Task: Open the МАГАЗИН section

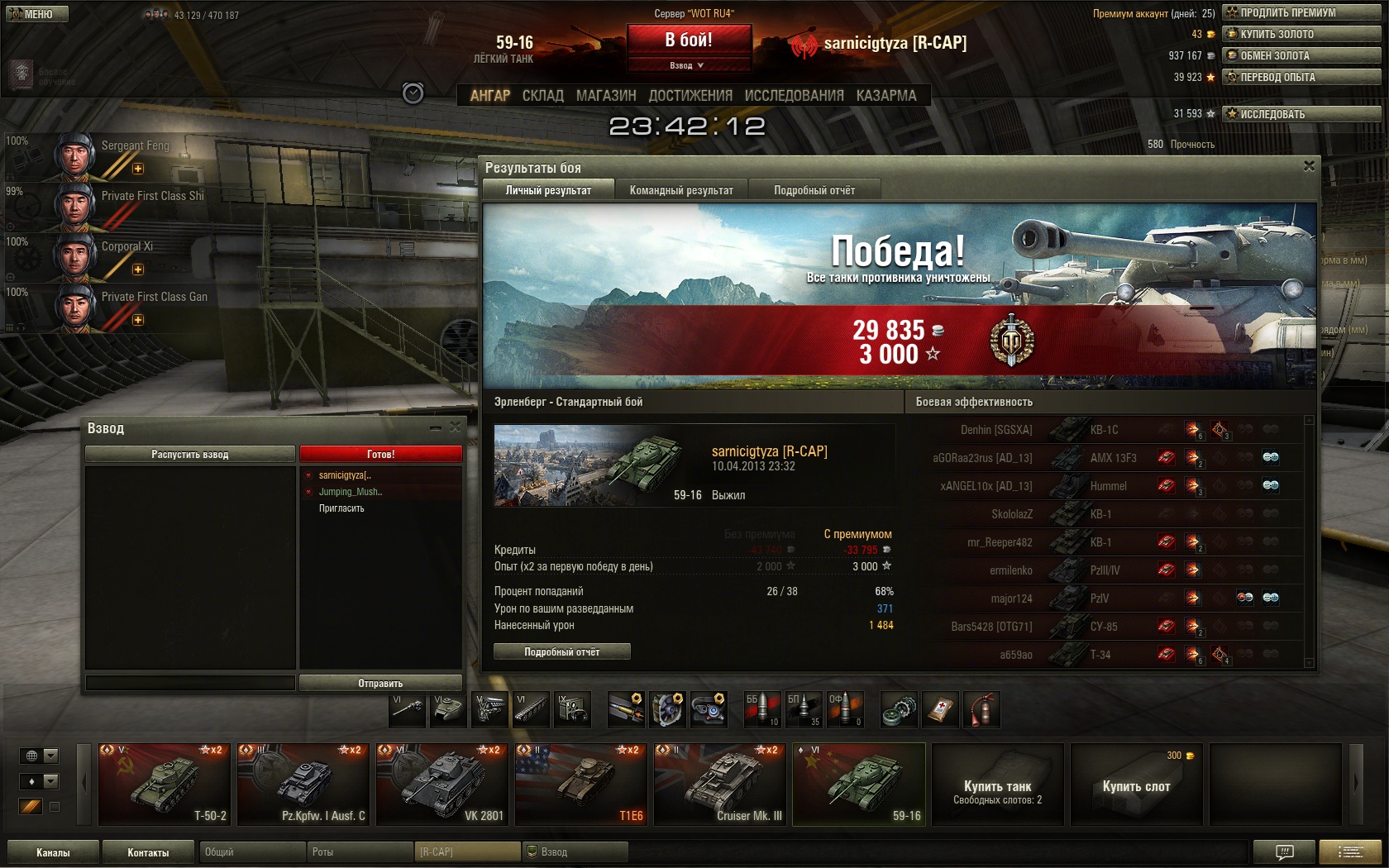Action: click(606, 96)
